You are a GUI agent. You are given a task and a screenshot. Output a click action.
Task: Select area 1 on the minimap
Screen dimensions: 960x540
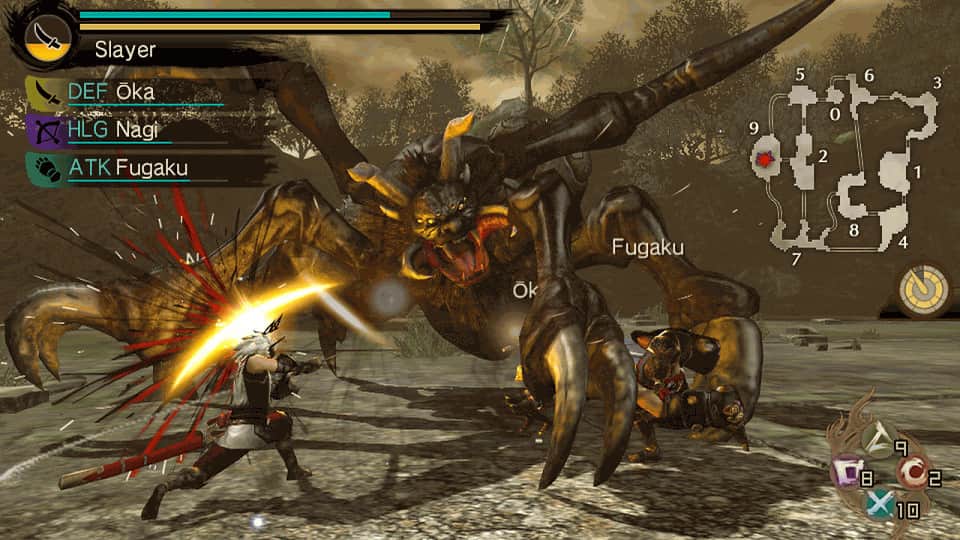(896, 172)
